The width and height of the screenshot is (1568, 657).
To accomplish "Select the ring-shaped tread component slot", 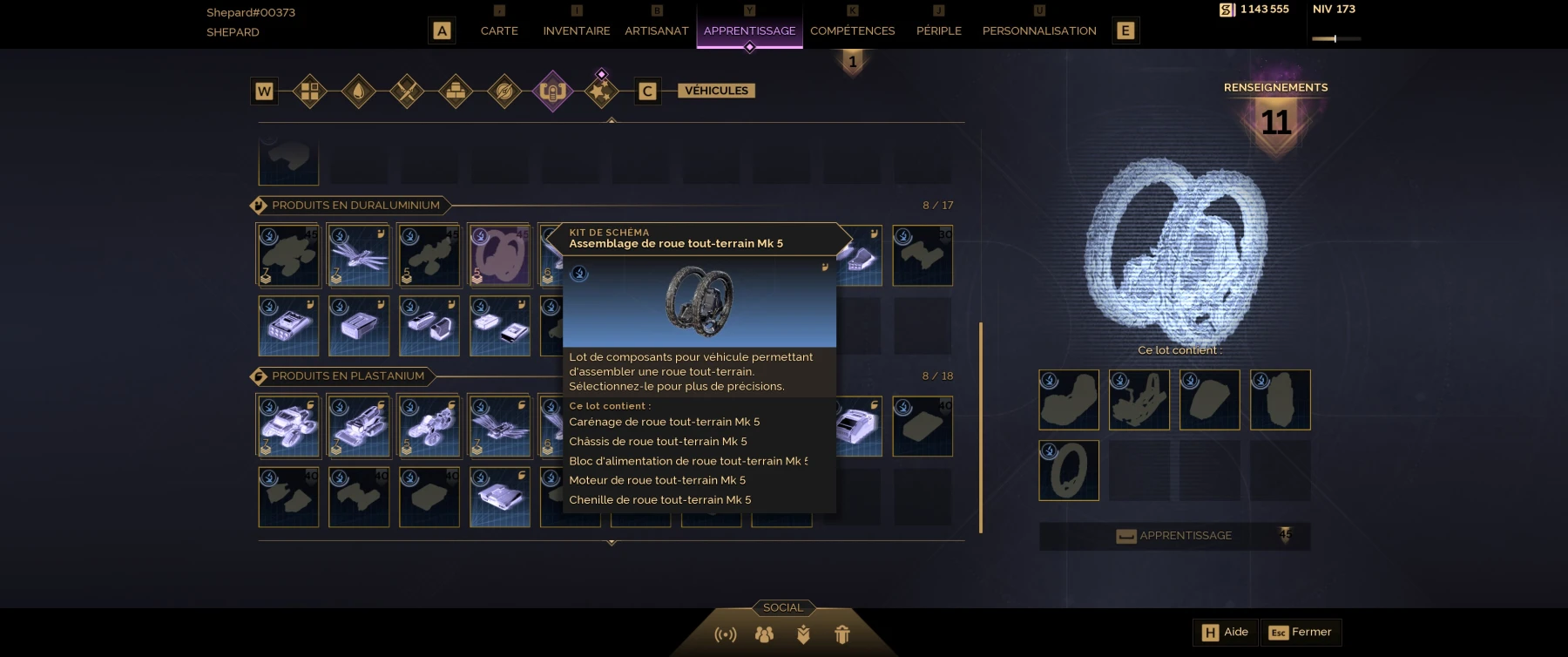I will tap(1069, 471).
